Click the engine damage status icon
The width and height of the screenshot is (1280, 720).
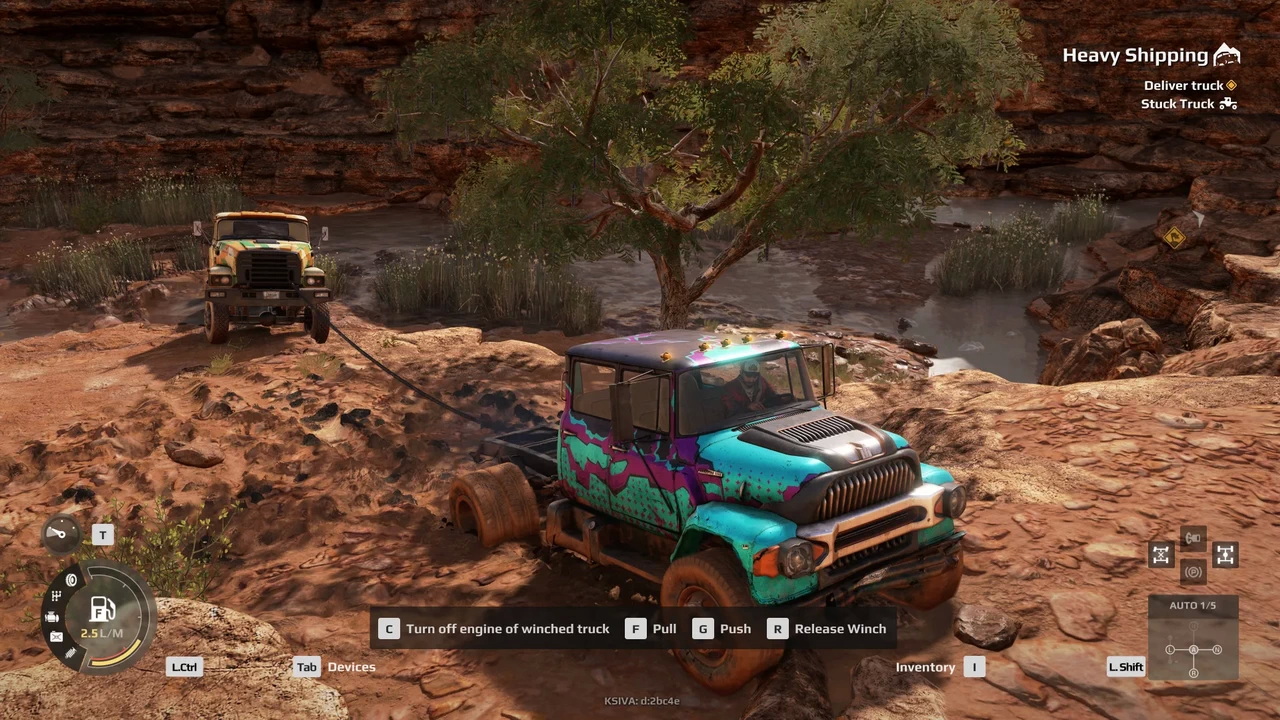(x=52, y=617)
